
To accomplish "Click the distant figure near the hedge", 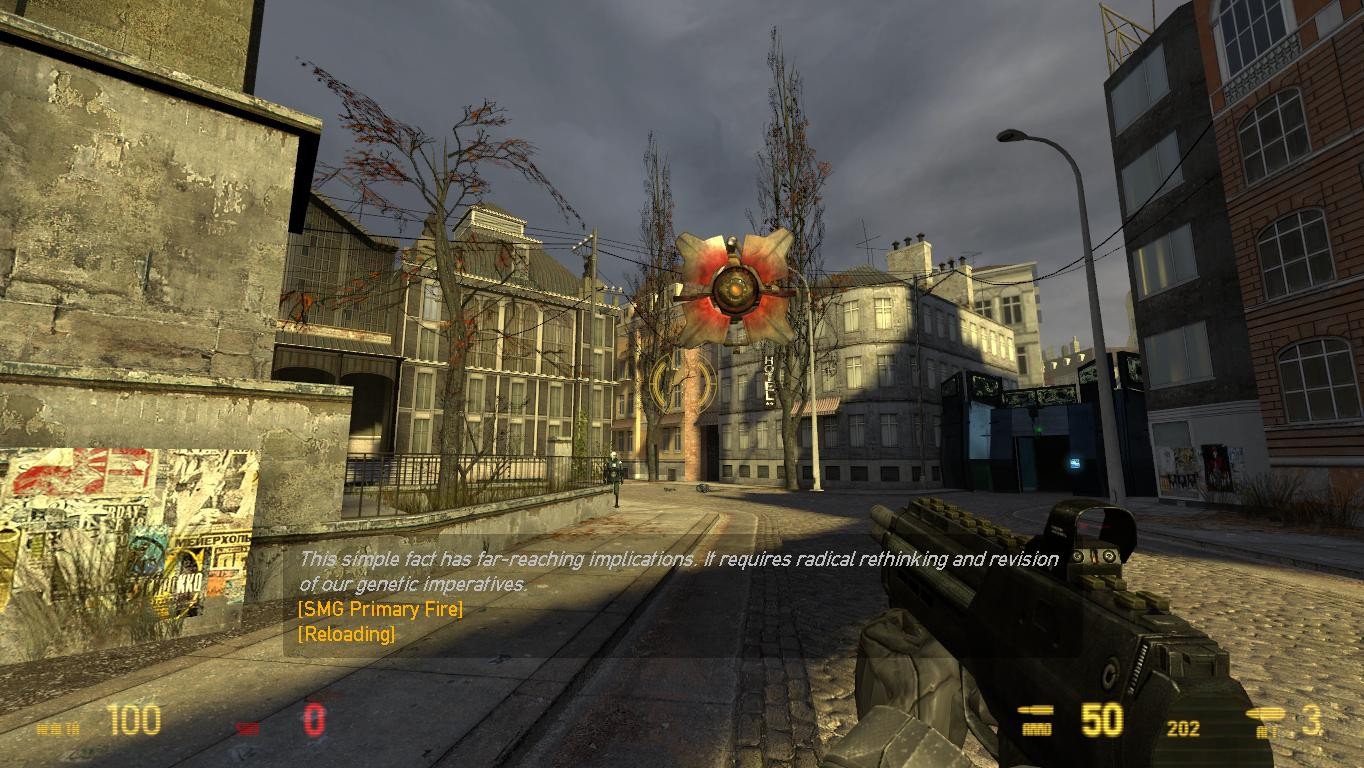I will coord(613,473).
